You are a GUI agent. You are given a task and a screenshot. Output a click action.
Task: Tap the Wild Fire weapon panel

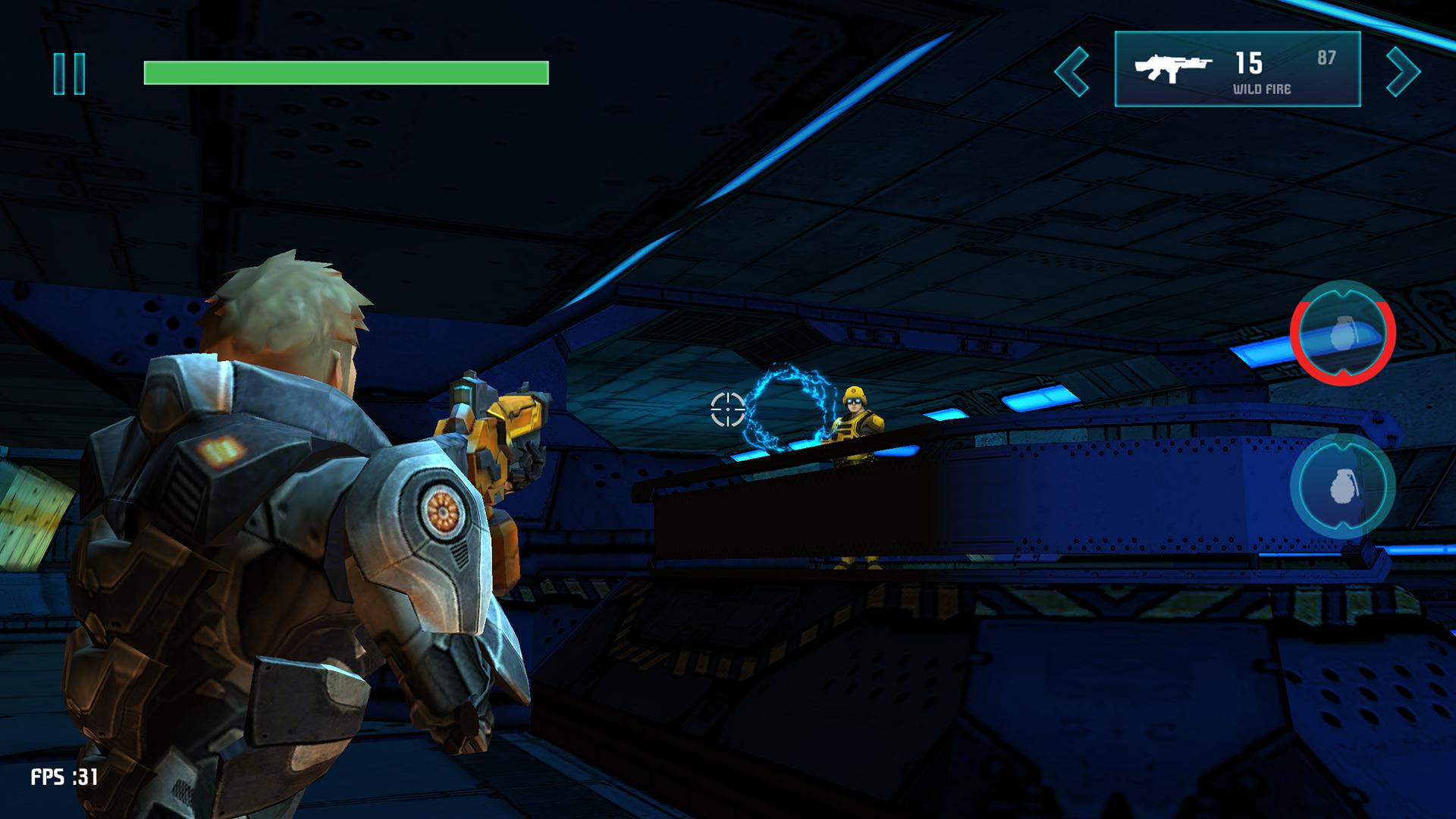(1237, 70)
